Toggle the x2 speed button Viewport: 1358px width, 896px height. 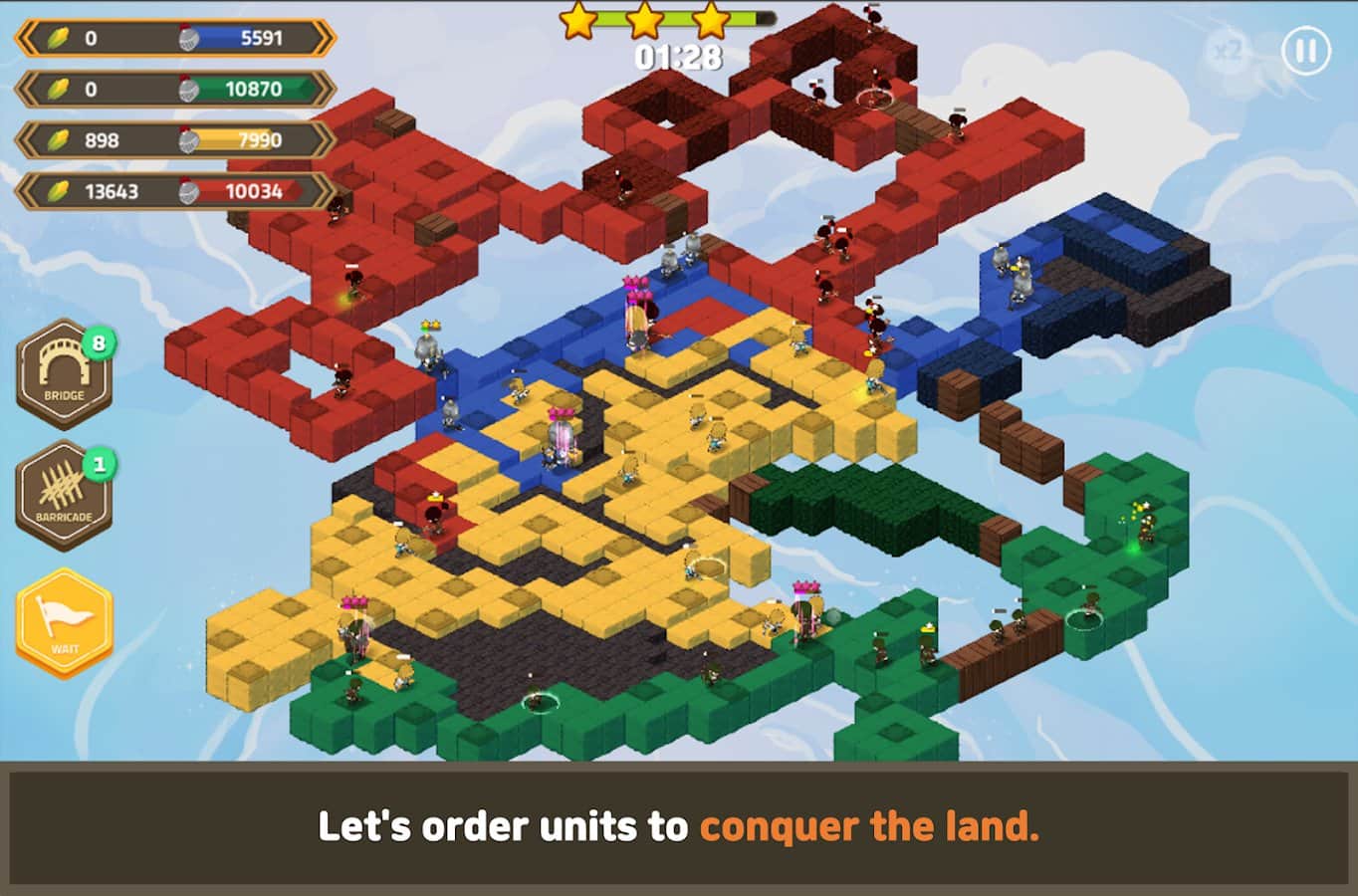click(x=1228, y=50)
